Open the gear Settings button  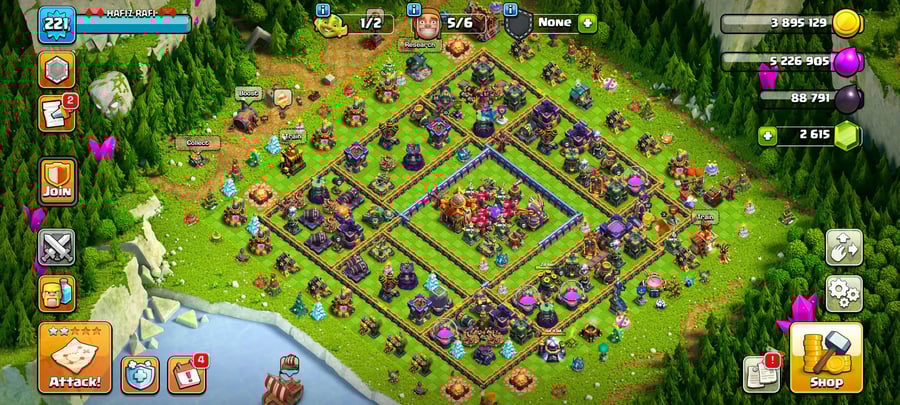pos(843,293)
